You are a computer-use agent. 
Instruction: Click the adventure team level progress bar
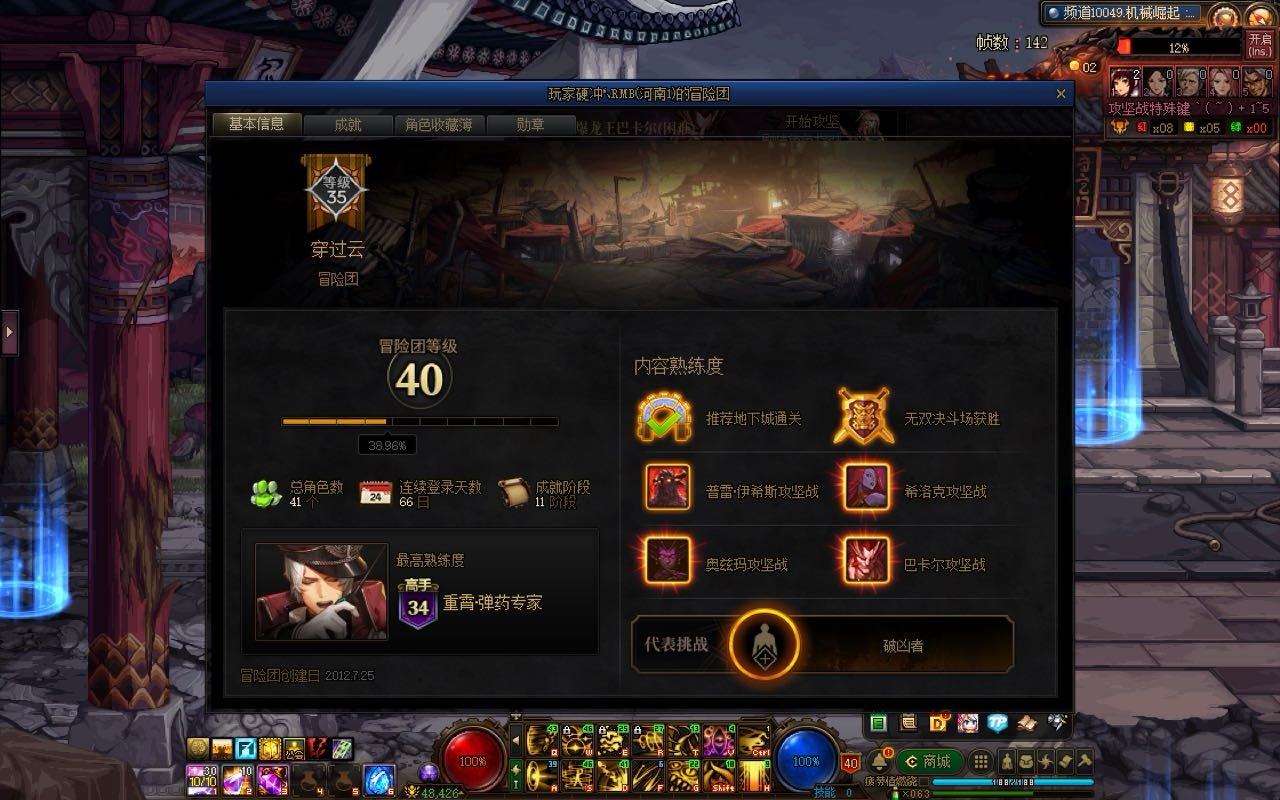click(x=420, y=422)
